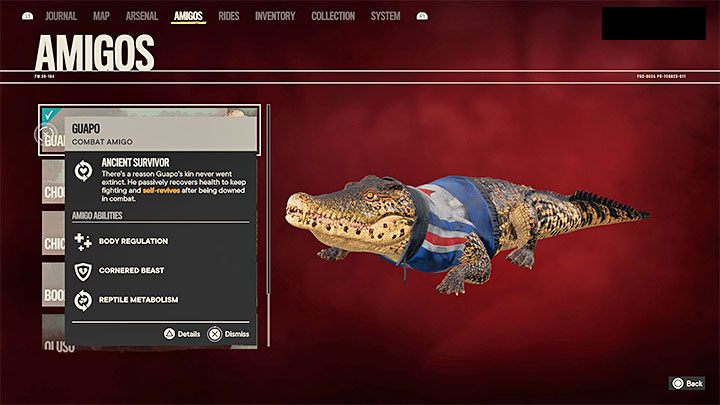Viewport: 720px width, 405px height.
Task: Open the System tab
Action: (x=385, y=16)
